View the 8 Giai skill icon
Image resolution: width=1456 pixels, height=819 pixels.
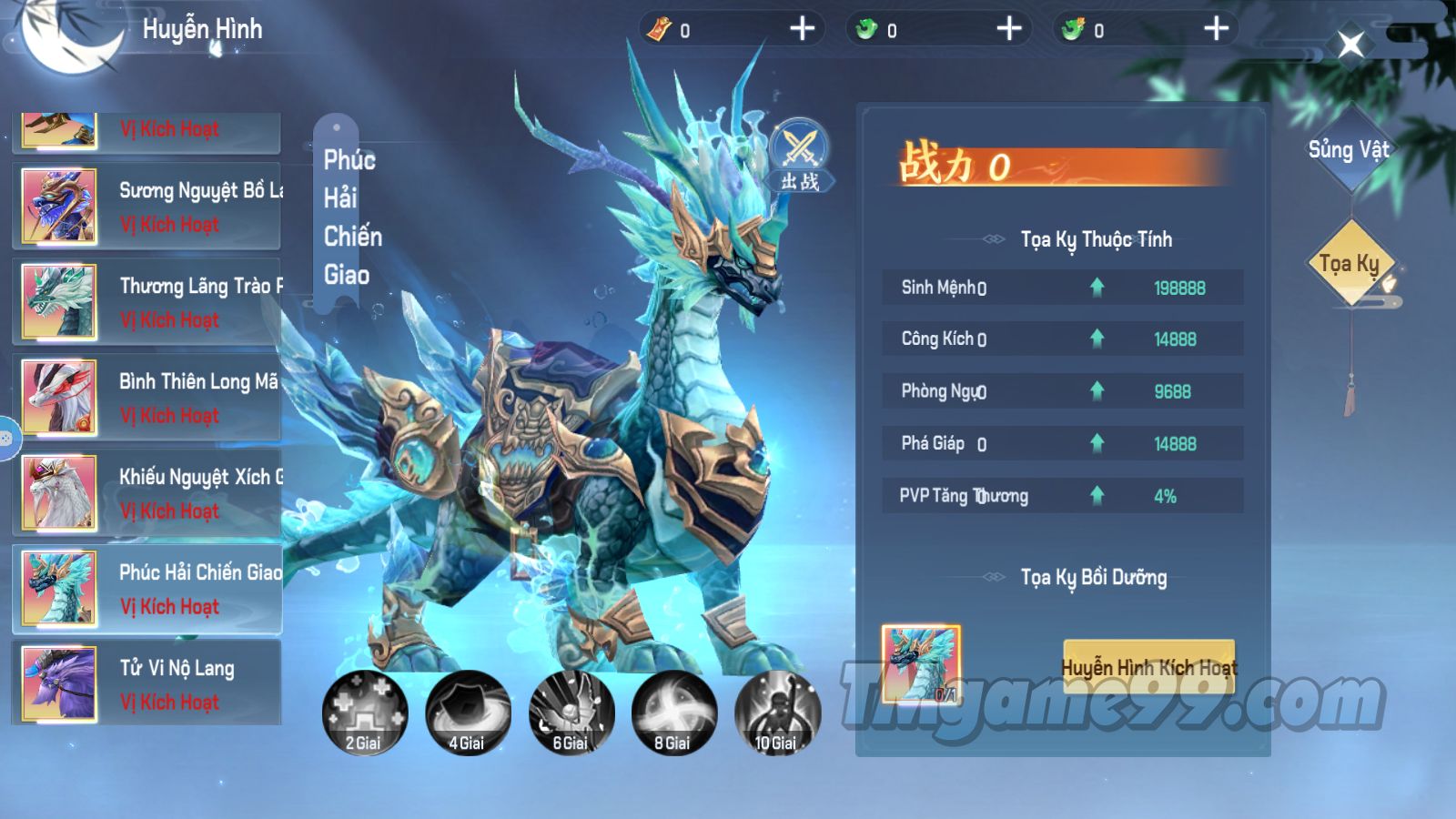tap(673, 713)
